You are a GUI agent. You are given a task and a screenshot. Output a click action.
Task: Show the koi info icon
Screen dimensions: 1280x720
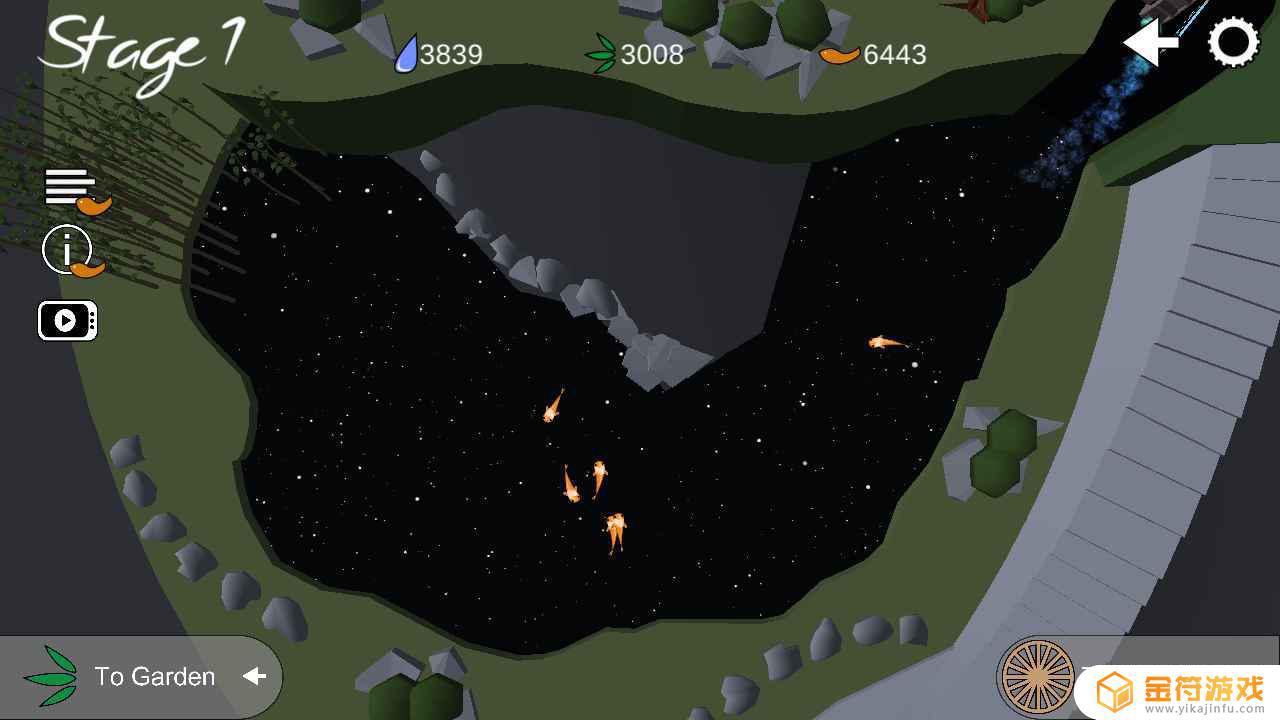70,251
